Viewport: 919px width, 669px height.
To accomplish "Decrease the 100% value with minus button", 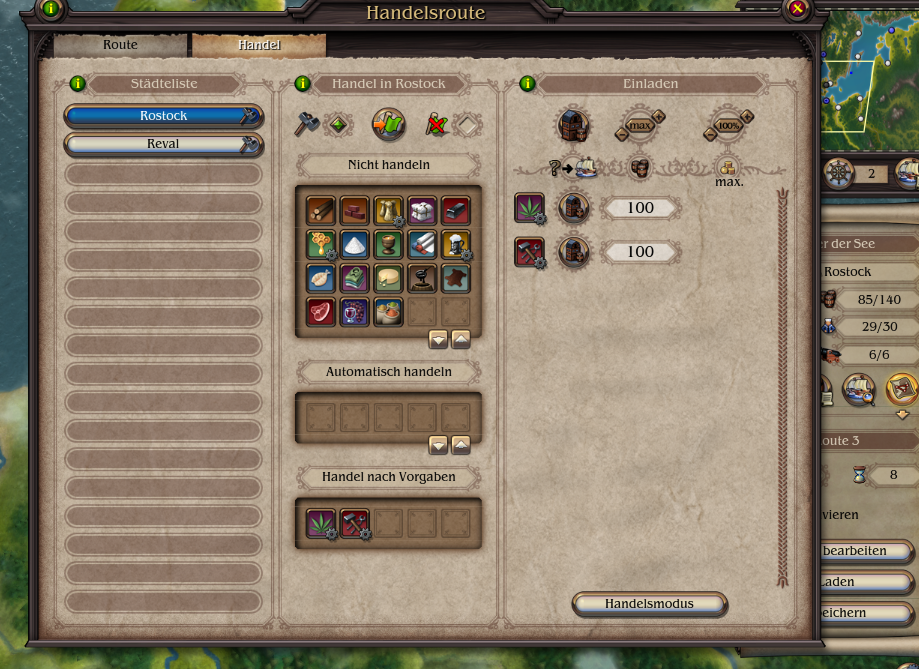I will pyautogui.click(x=710, y=133).
